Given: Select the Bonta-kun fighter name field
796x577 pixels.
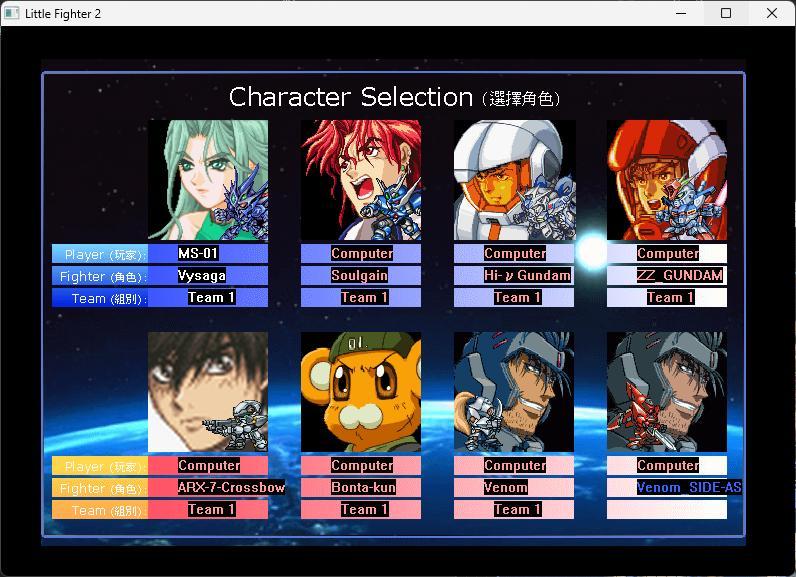Looking at the screenshot, I should (361, 488).
